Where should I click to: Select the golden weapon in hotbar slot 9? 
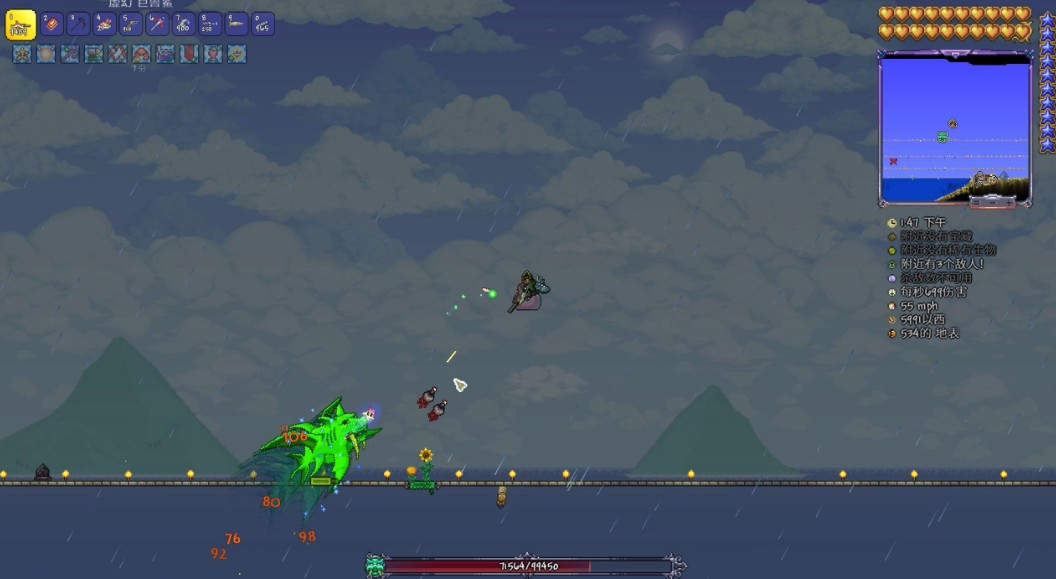click(x=236, y=24)
